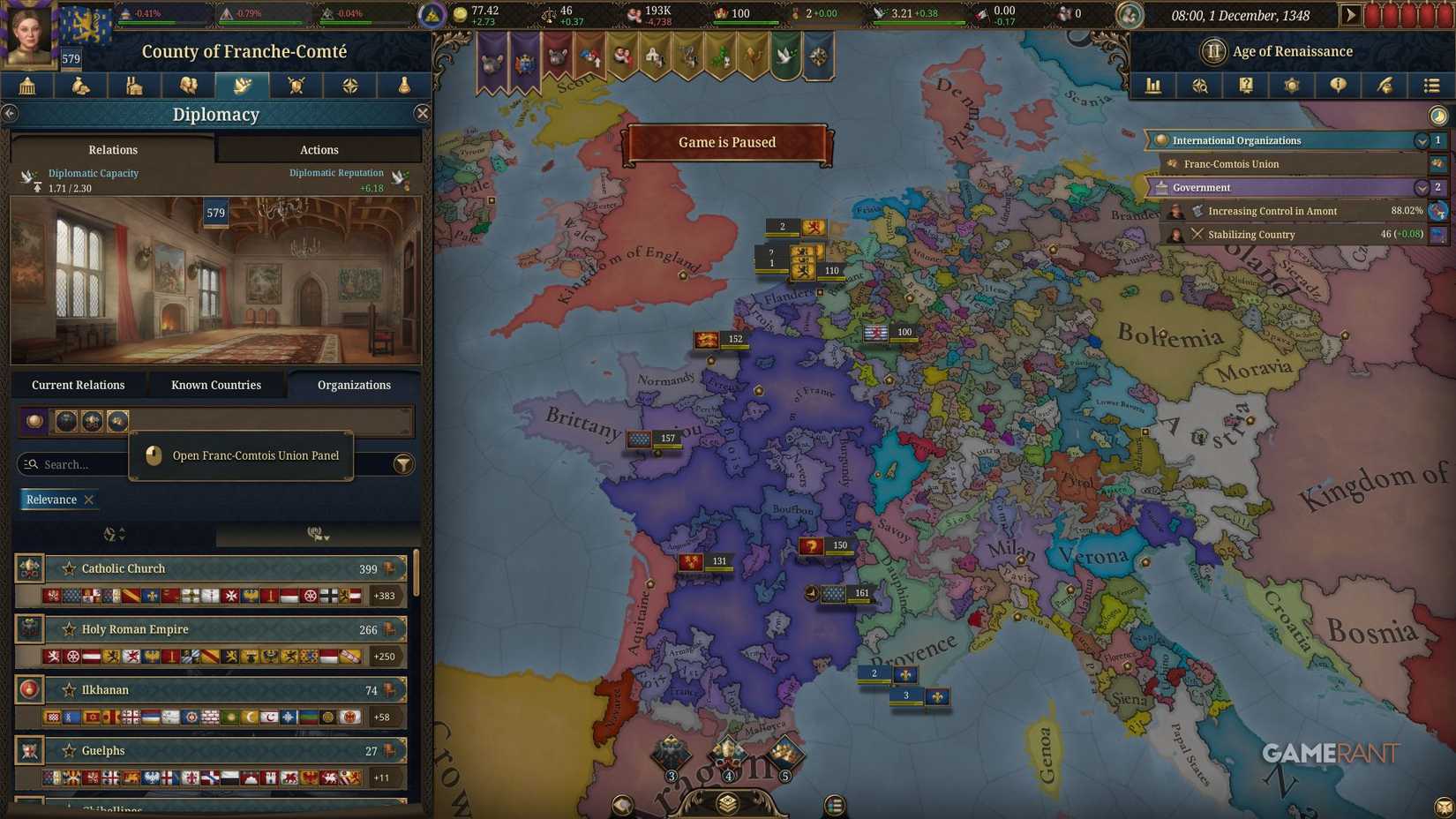
Task: Collapse the International Organizations section
Action: pyautogui.click(x=1421, y=140)
